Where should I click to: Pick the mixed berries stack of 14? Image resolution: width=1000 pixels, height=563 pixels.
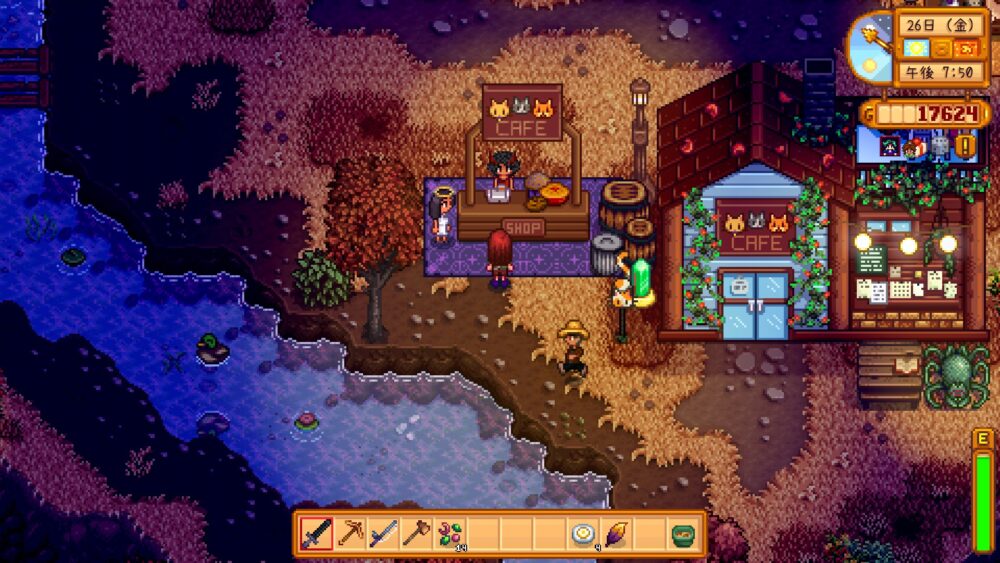pyautogui.click(x=450, y=534)
